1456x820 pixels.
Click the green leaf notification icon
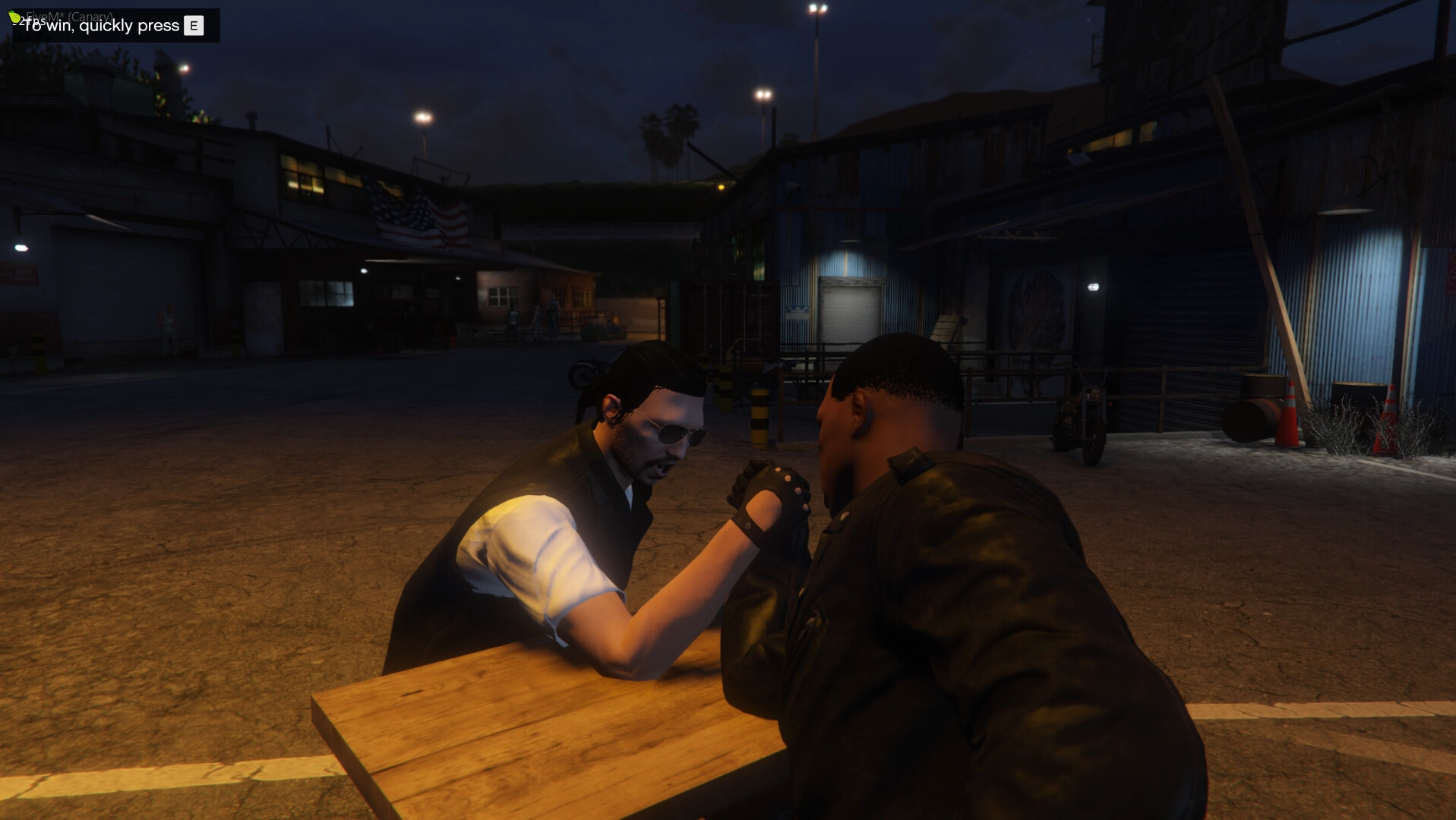pos(13,16)
